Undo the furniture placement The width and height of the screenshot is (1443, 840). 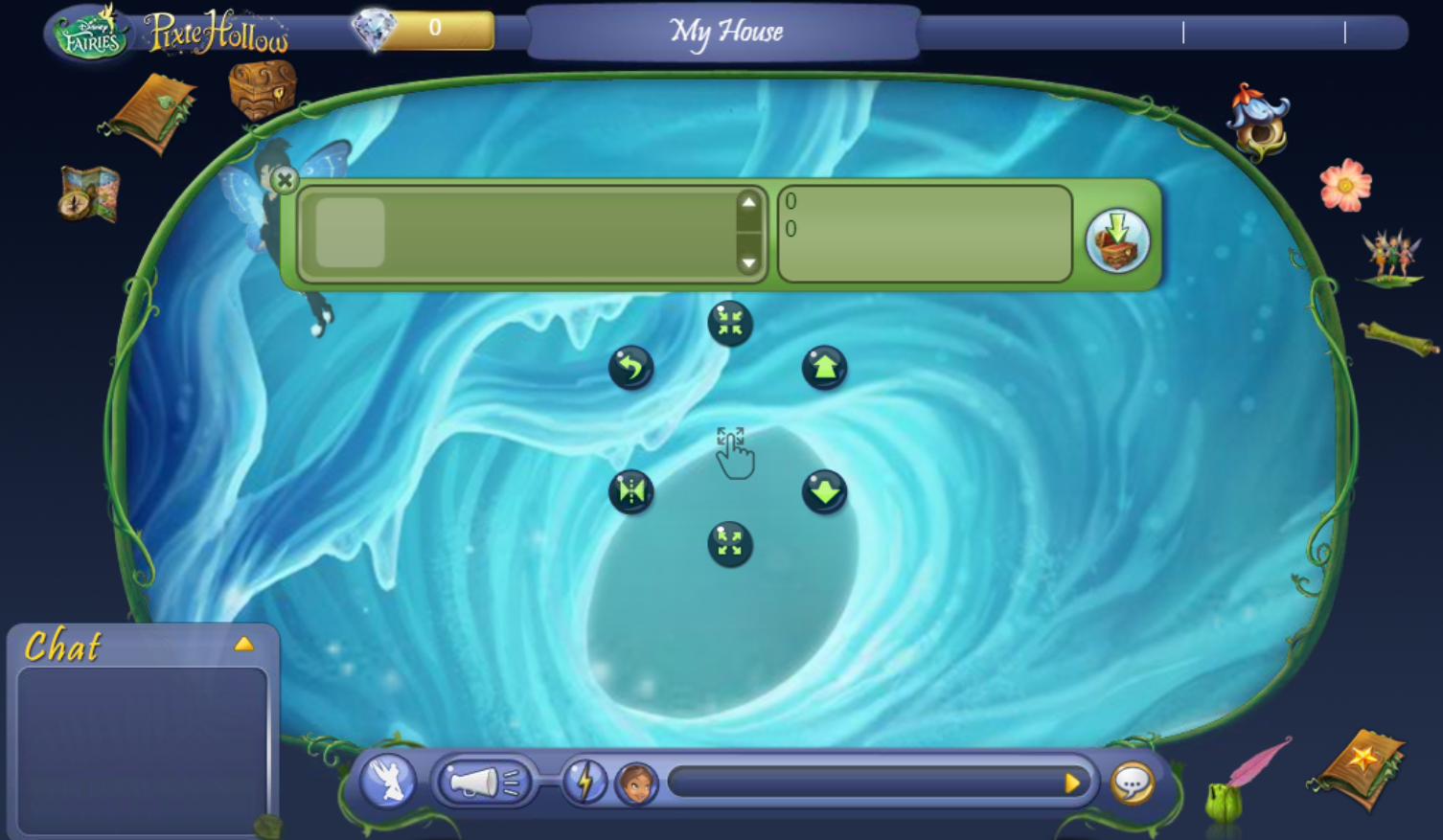pyautogui.click(x=630, y=368)
